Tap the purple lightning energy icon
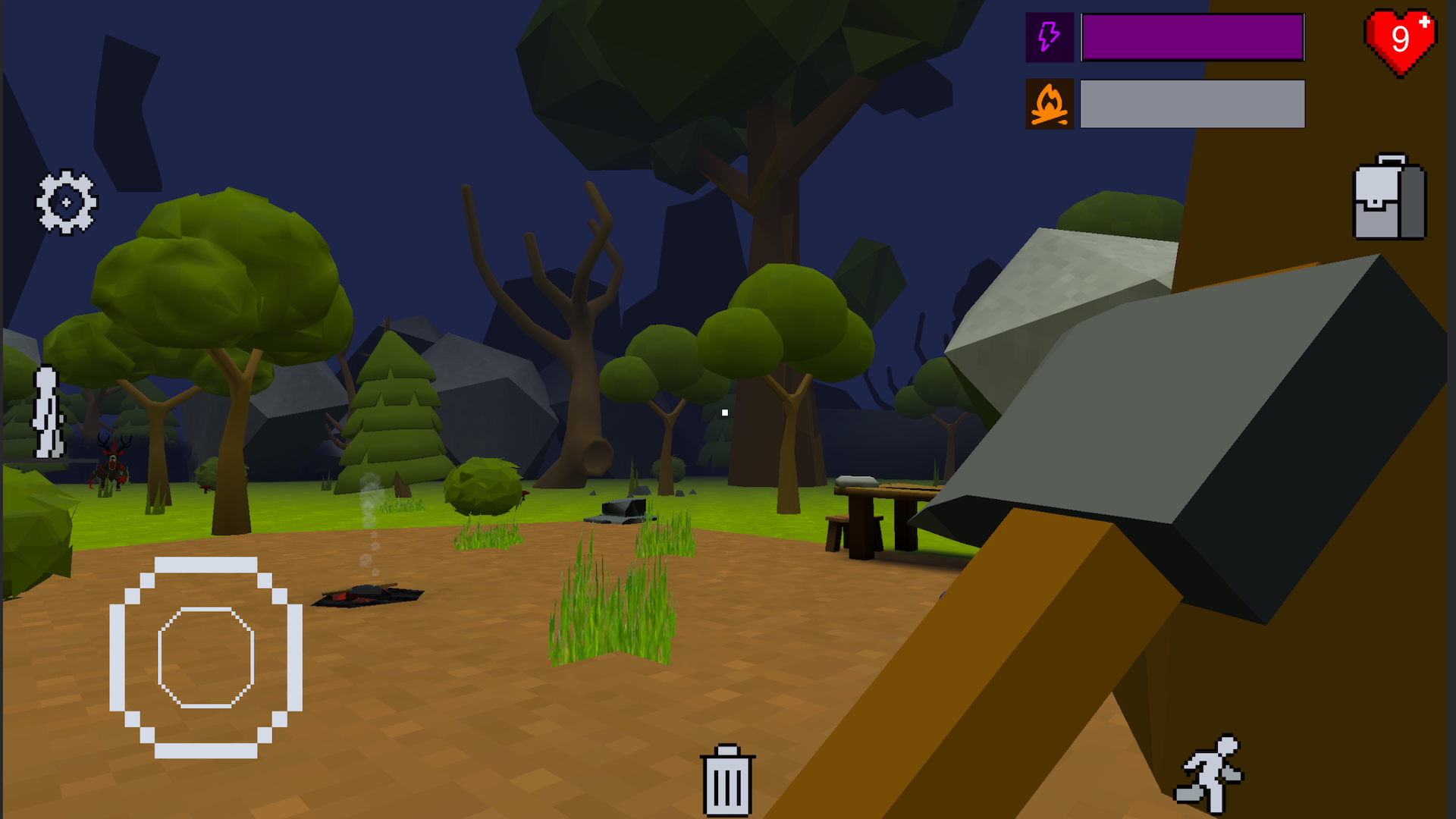1456x819 pixels. tap(1050, 37)
